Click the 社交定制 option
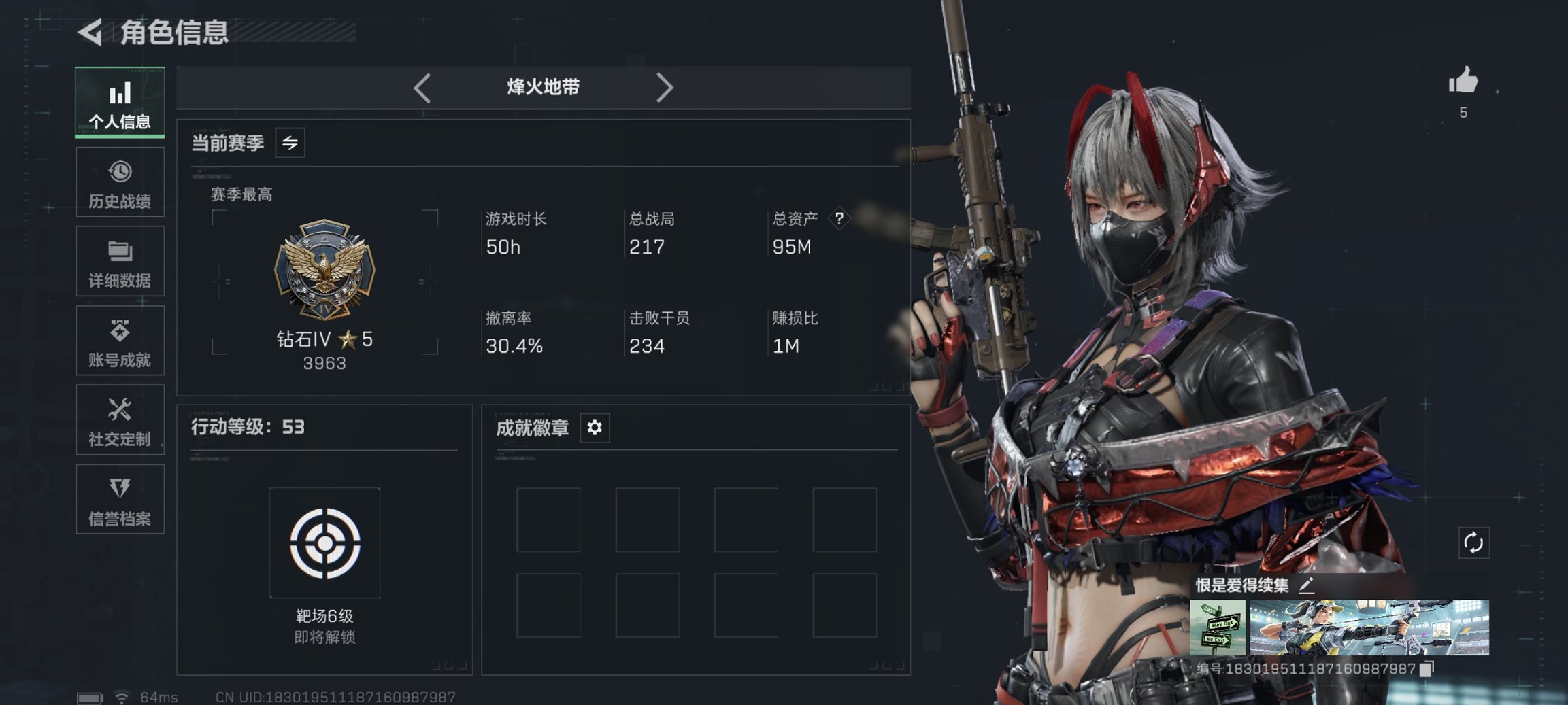Image resolution: width=1568 pixels, height=705 pixels. point(120,421)
